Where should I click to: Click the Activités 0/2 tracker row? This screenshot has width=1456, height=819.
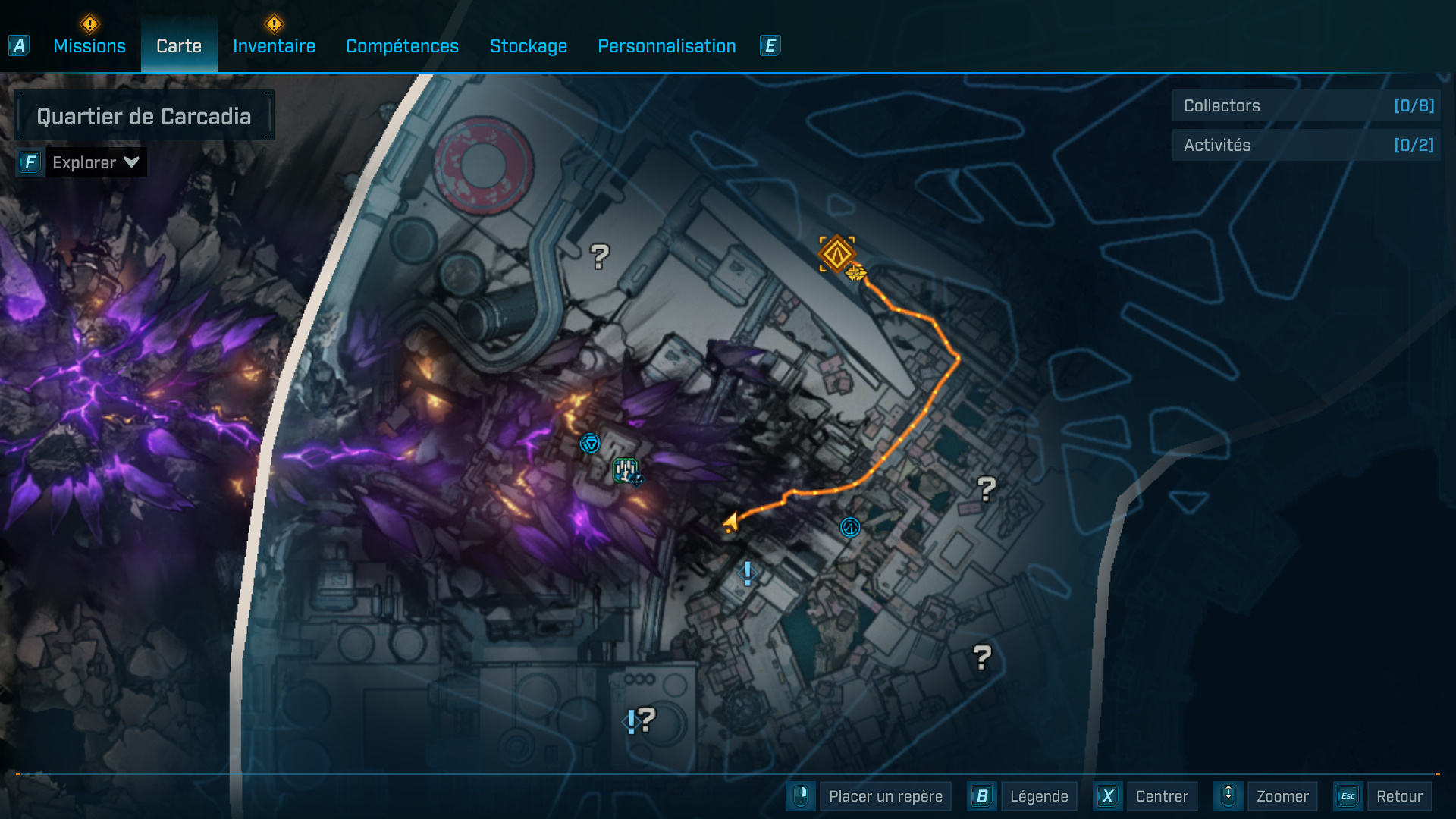tap(1304, 145)
